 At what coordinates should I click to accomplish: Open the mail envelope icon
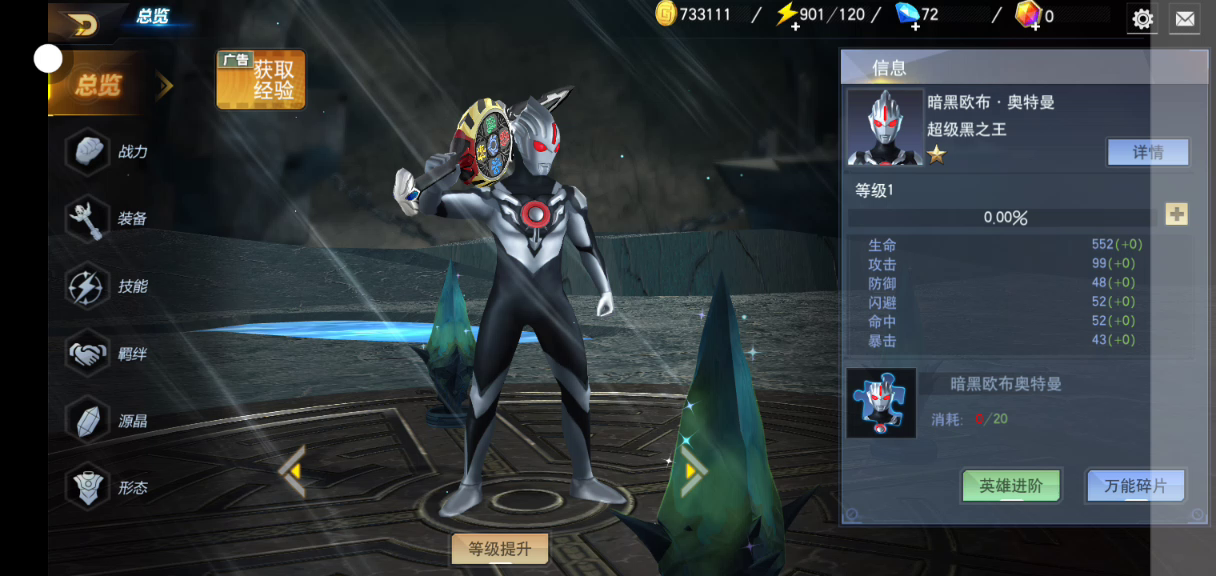coord(1184,18)
